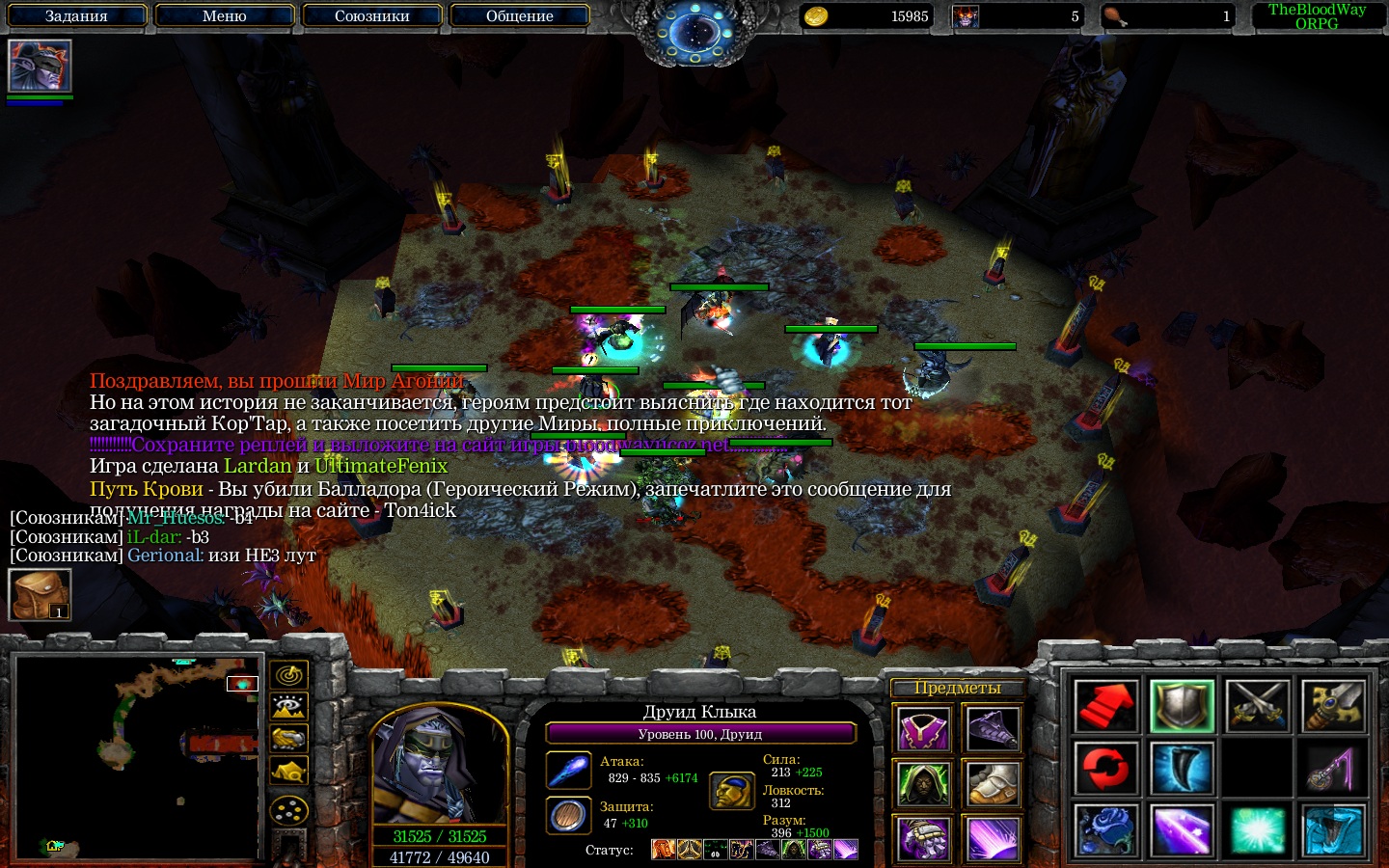Click the backpack unit icon with number 1
1389x868 pixels.
40,595
